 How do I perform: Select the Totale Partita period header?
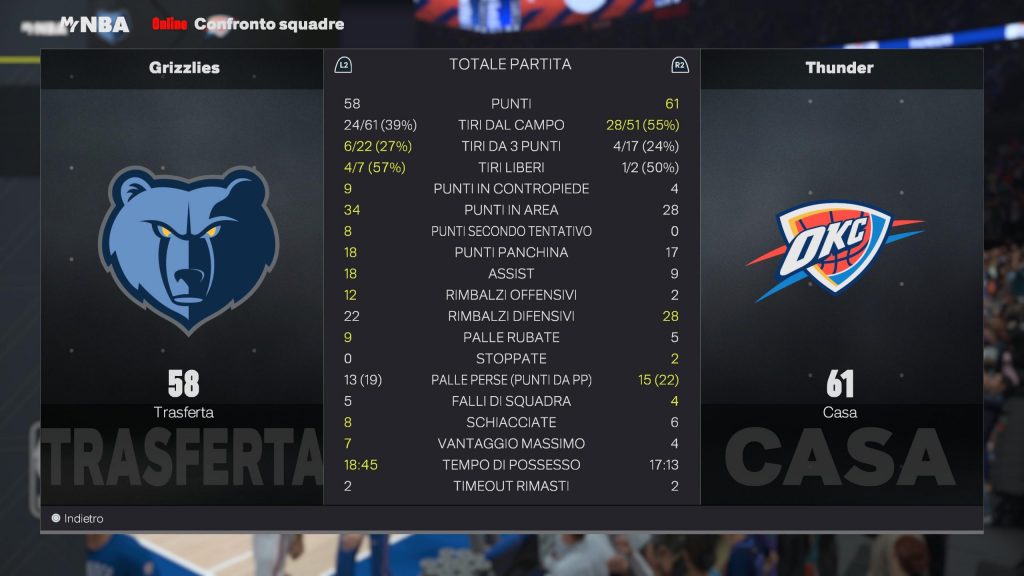click(510, 65)
